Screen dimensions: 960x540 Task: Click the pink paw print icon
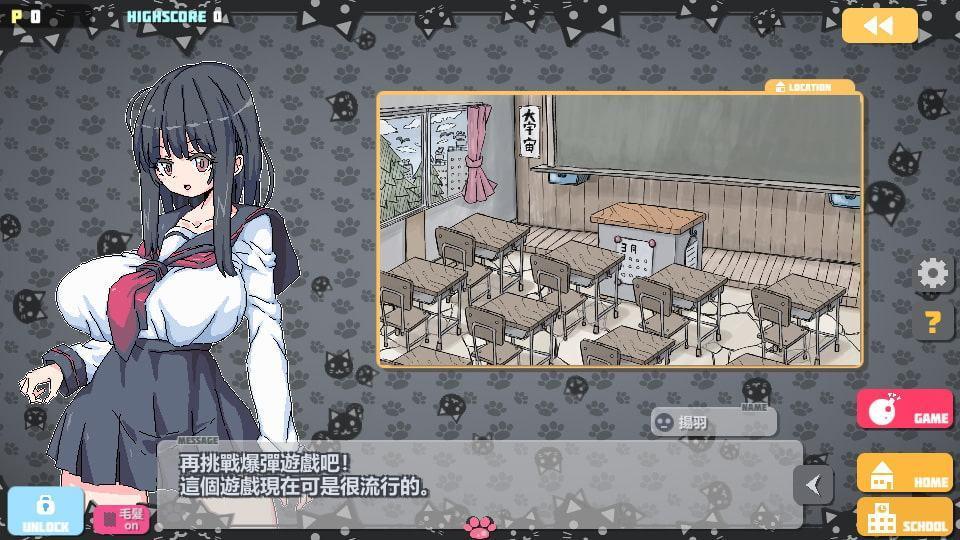[x=480, y=526]
